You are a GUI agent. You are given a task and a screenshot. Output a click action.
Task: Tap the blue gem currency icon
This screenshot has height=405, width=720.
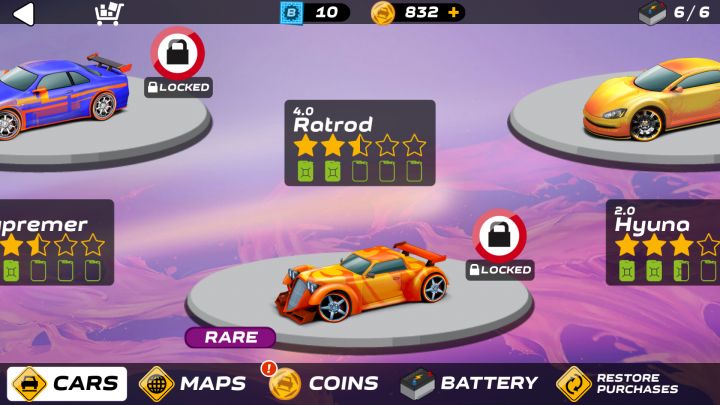click(291, 13)
